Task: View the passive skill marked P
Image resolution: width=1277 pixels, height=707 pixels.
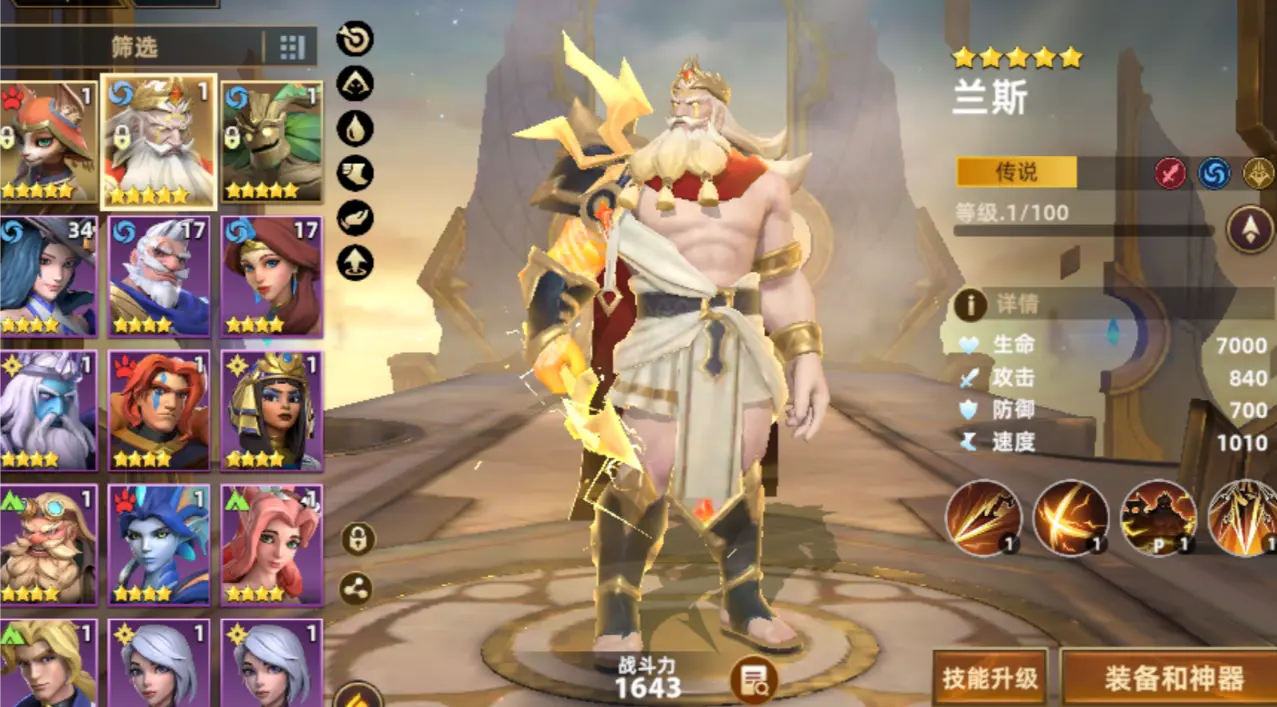Action: (x=1158, y=518)
